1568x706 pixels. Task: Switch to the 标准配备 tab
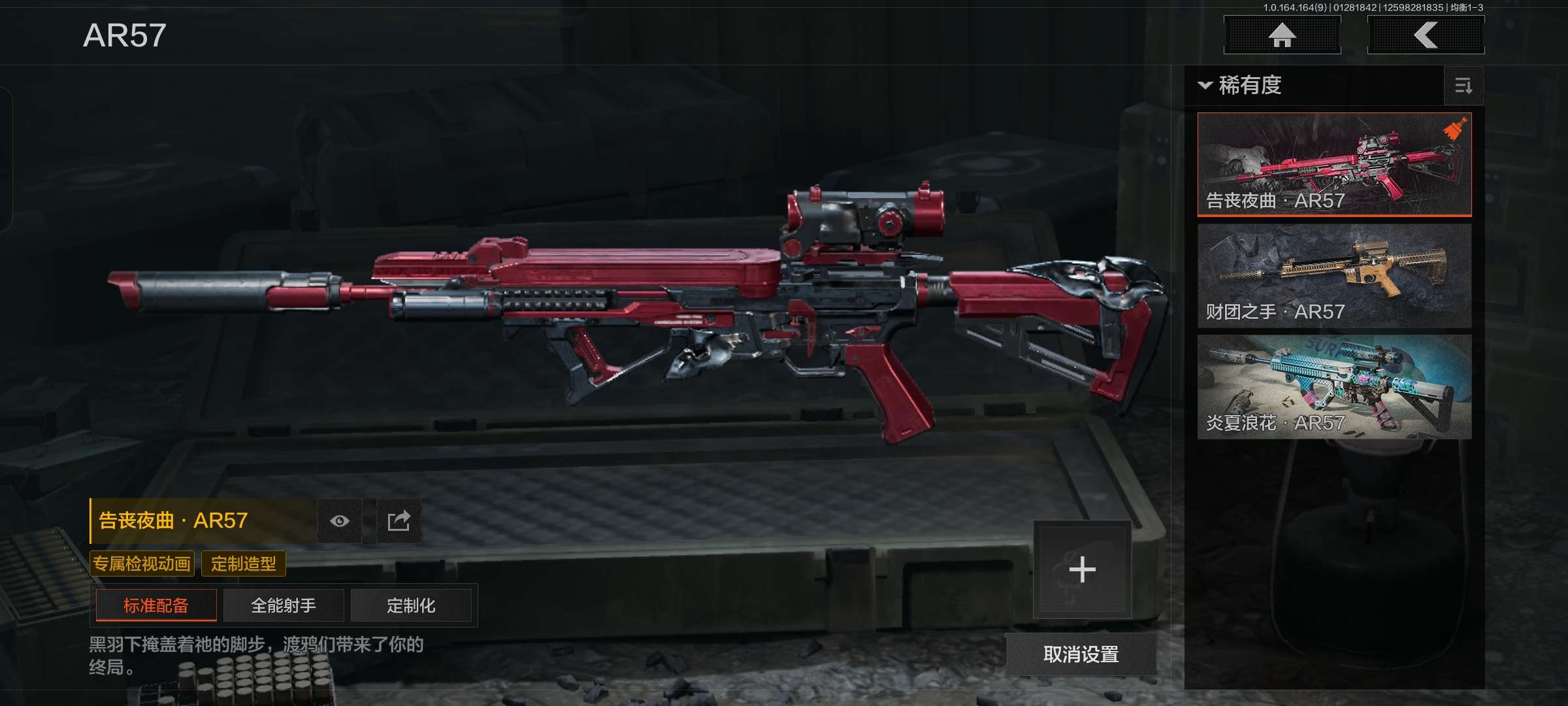pyautogui.click(x=156, y=605)
